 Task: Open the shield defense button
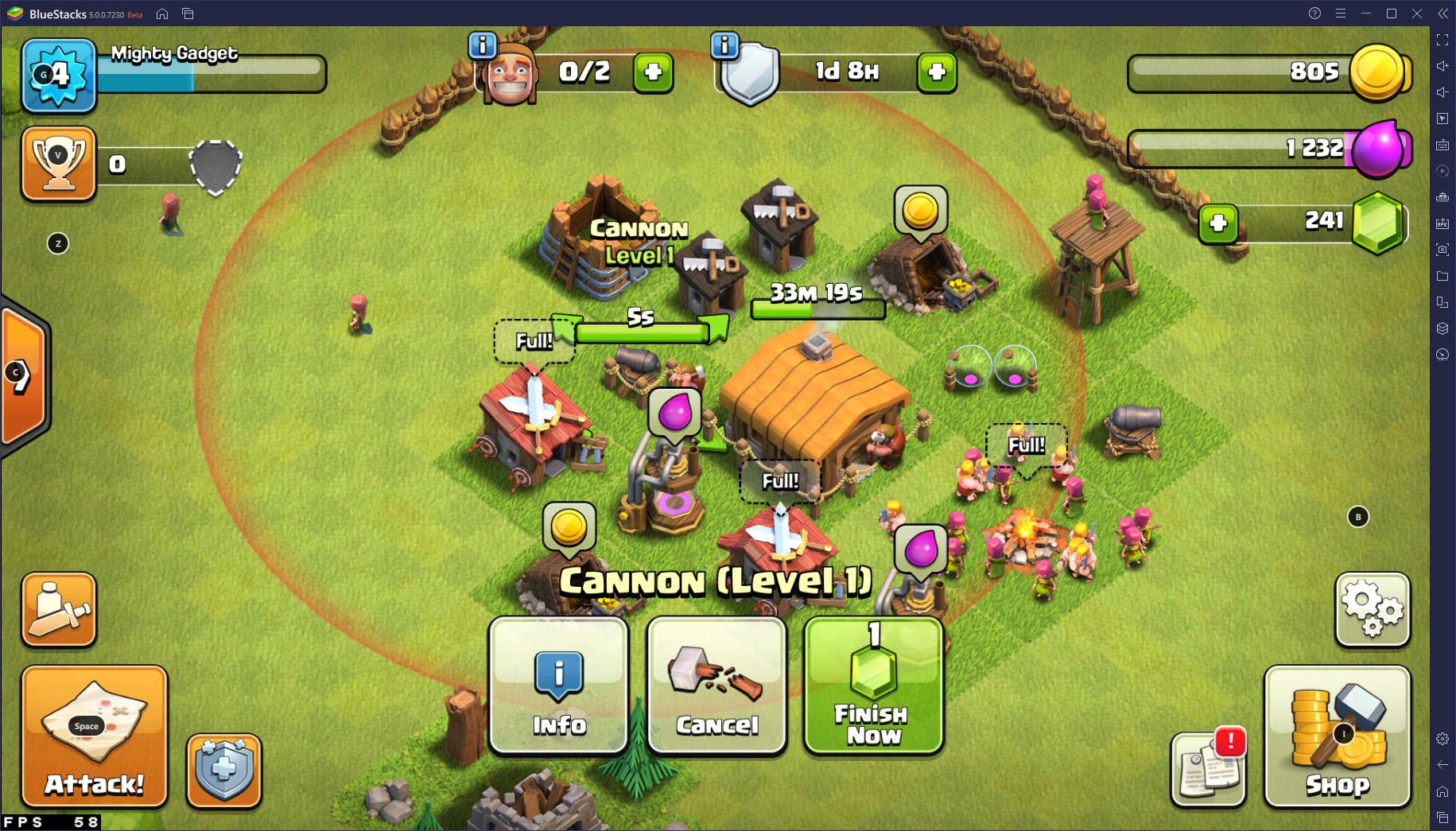223,770
